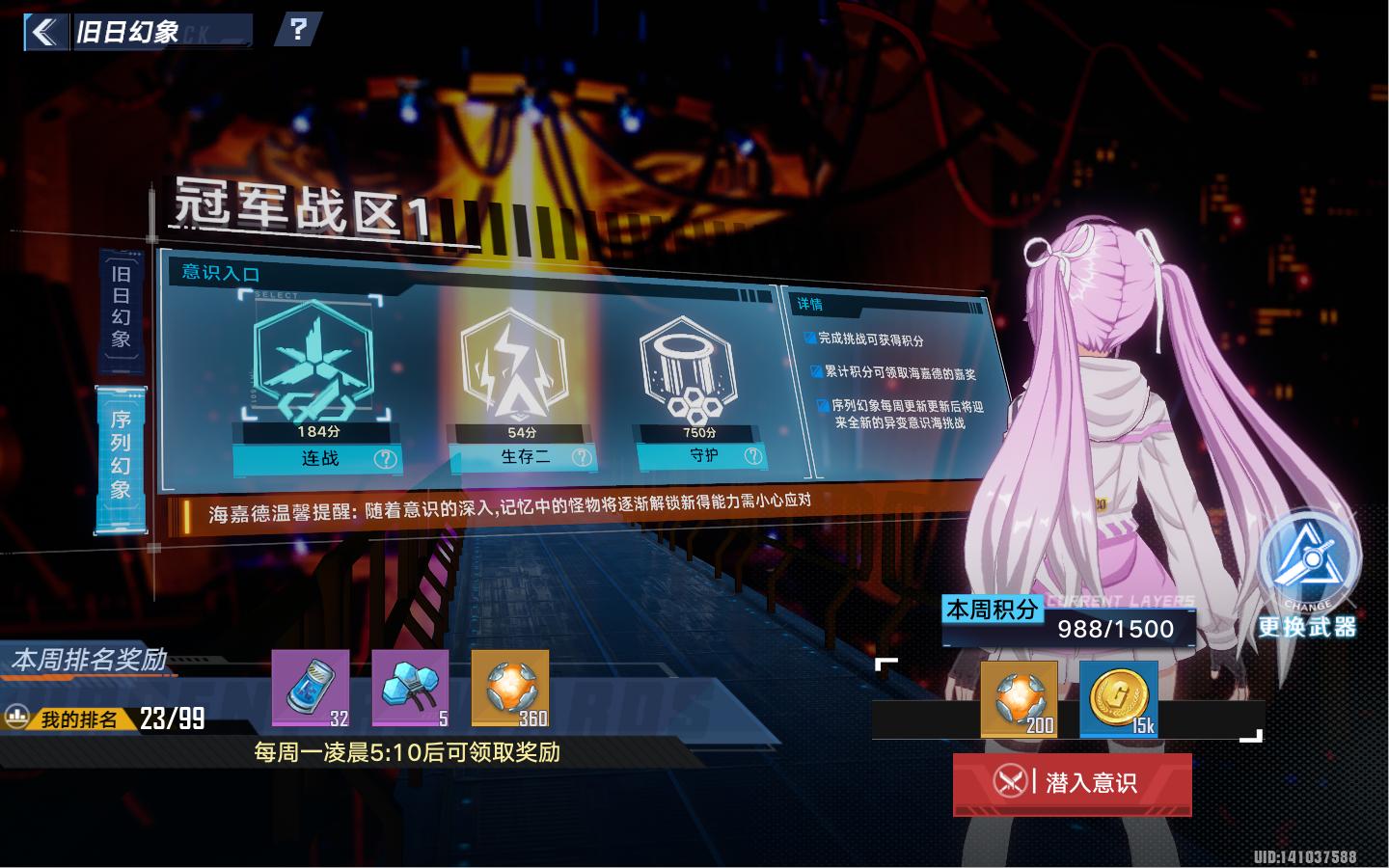This screenshot has width=1389, height=868.
Task: Open the top 旧日幻象 help question mark
Action: coord(299,30)
